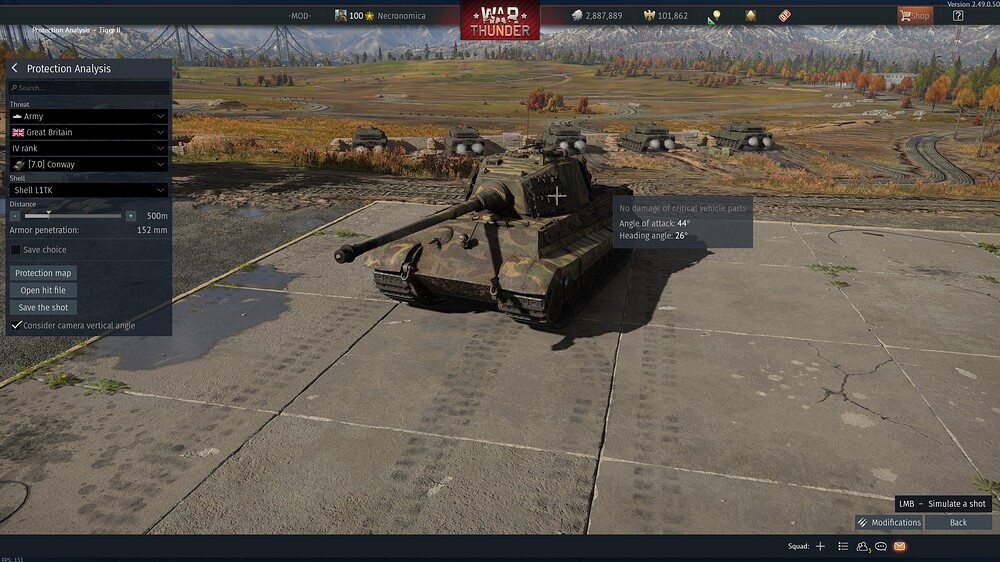Expand the IV rank dropdown
The height and width of the screenshot is (562, 1000).
pyautogui.click(x=88, y=148)
